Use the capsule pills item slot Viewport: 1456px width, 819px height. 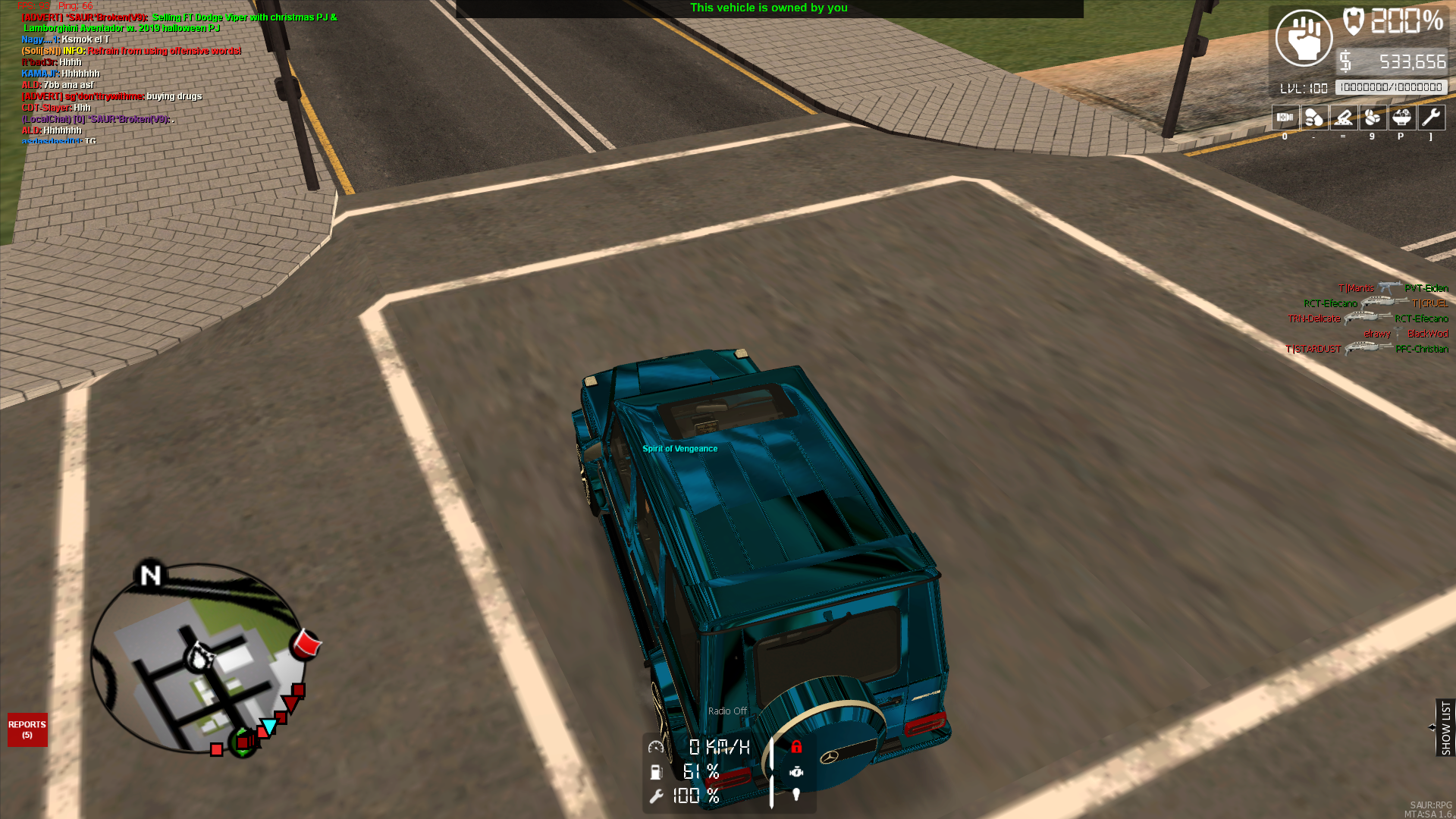pyautogui.click(x=1313, y=118)
